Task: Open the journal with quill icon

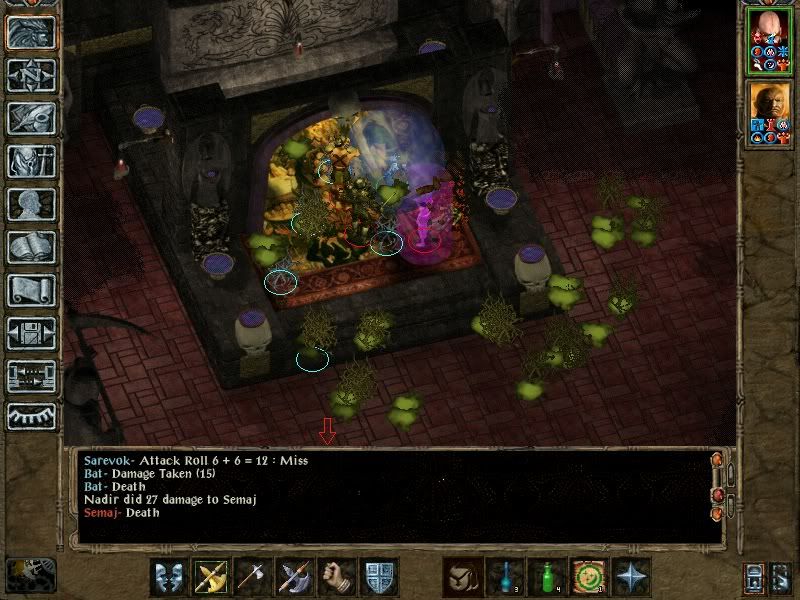Action: [x=31, y=118]
